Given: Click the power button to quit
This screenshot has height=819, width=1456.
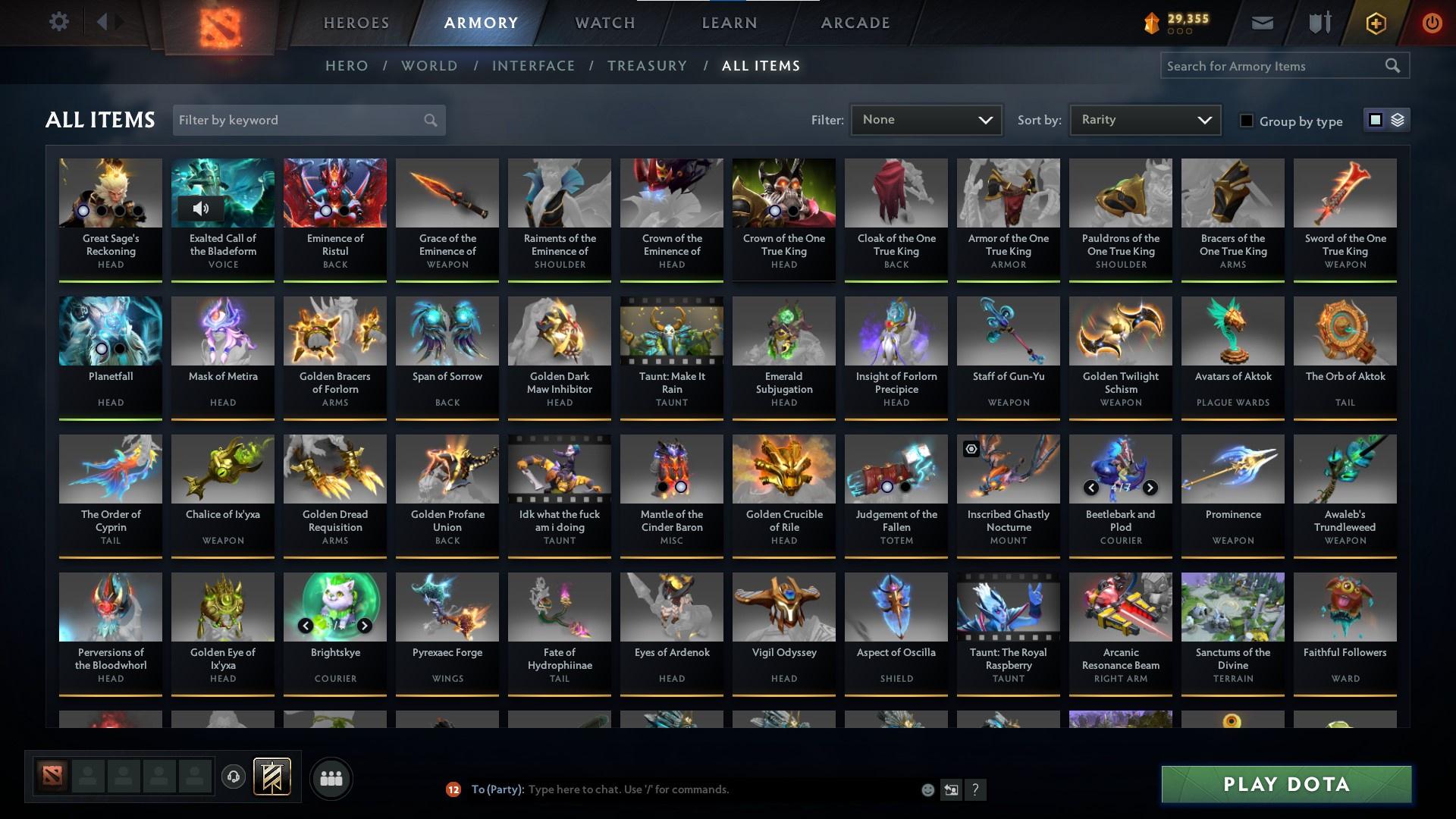Looking at the screenshot, I should (1432, 23).
